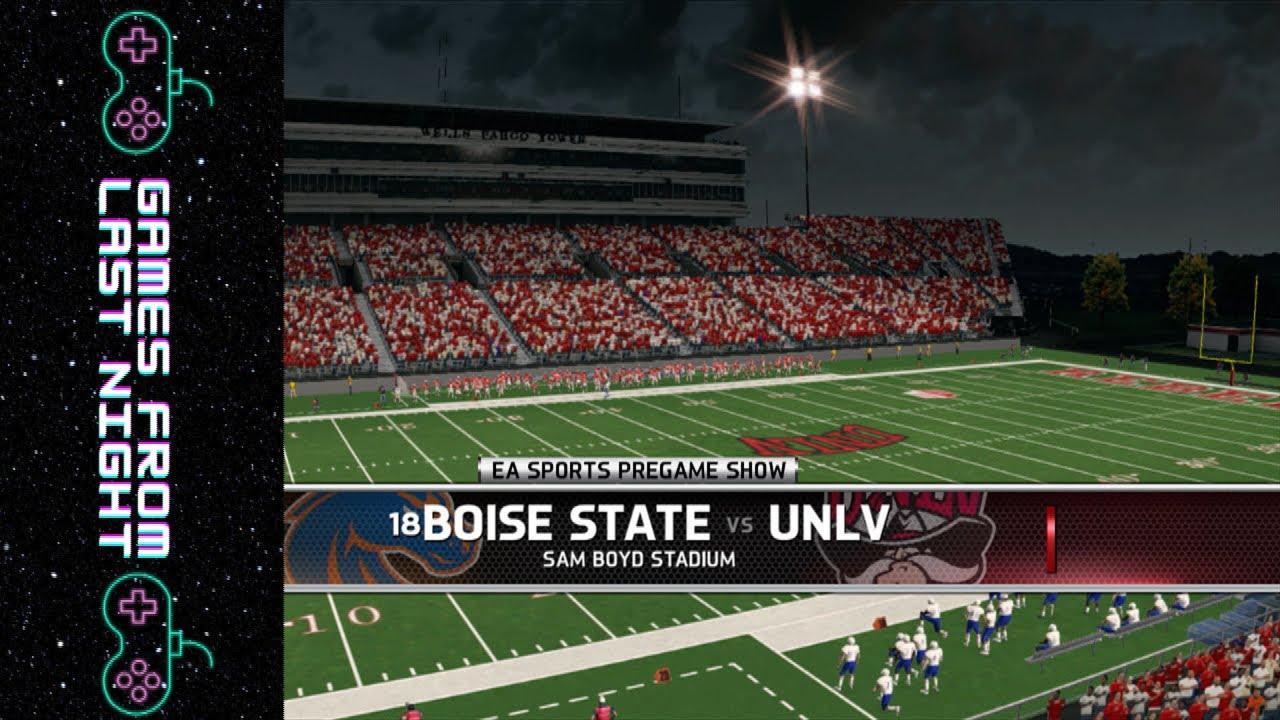Collapse the Games From Last Night sidebar
The height and width of the screenshot is (720, 1280).
(140, 360)
